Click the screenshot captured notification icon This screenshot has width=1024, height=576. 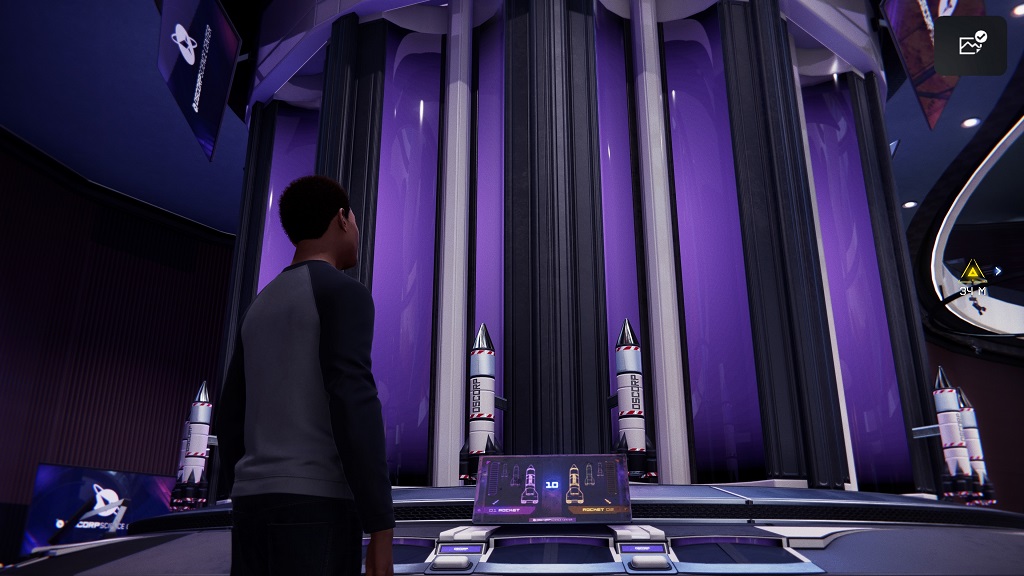click(x=970, y=45)
